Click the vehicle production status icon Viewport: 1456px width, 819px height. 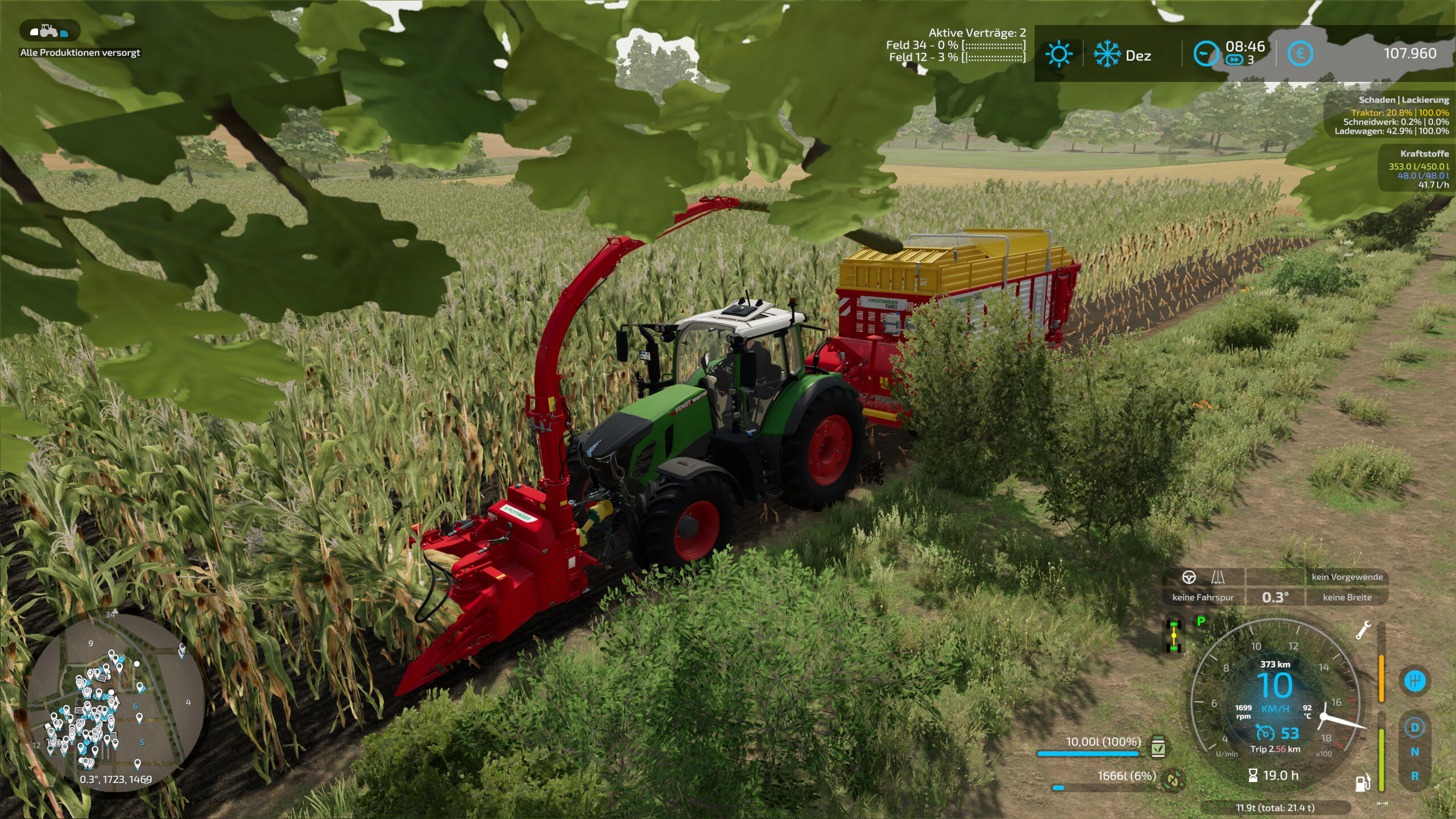pos(49,31)
